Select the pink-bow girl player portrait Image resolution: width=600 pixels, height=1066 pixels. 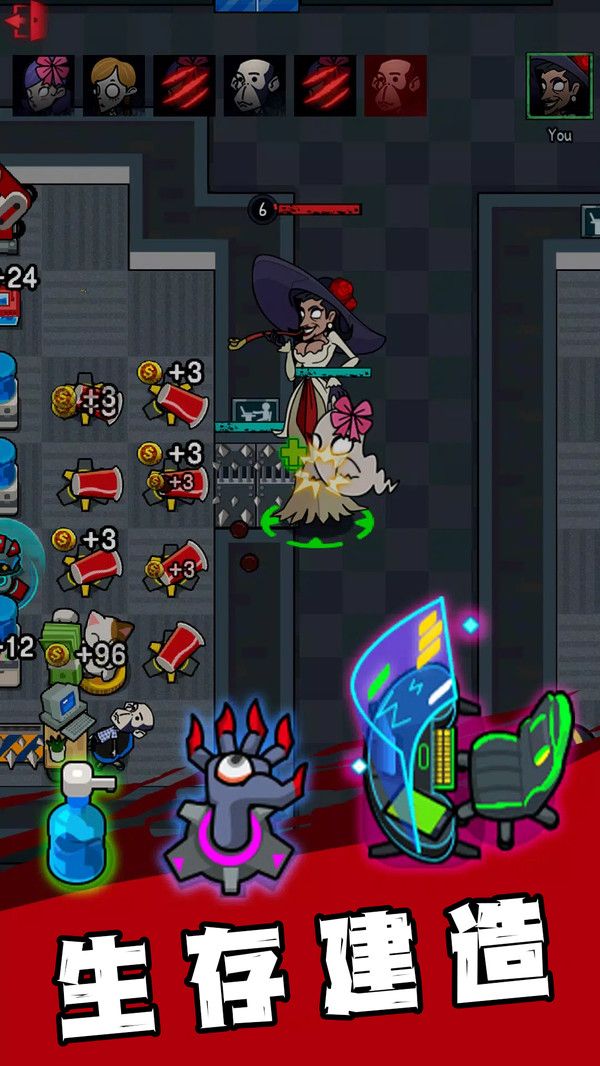pos(43,85)
